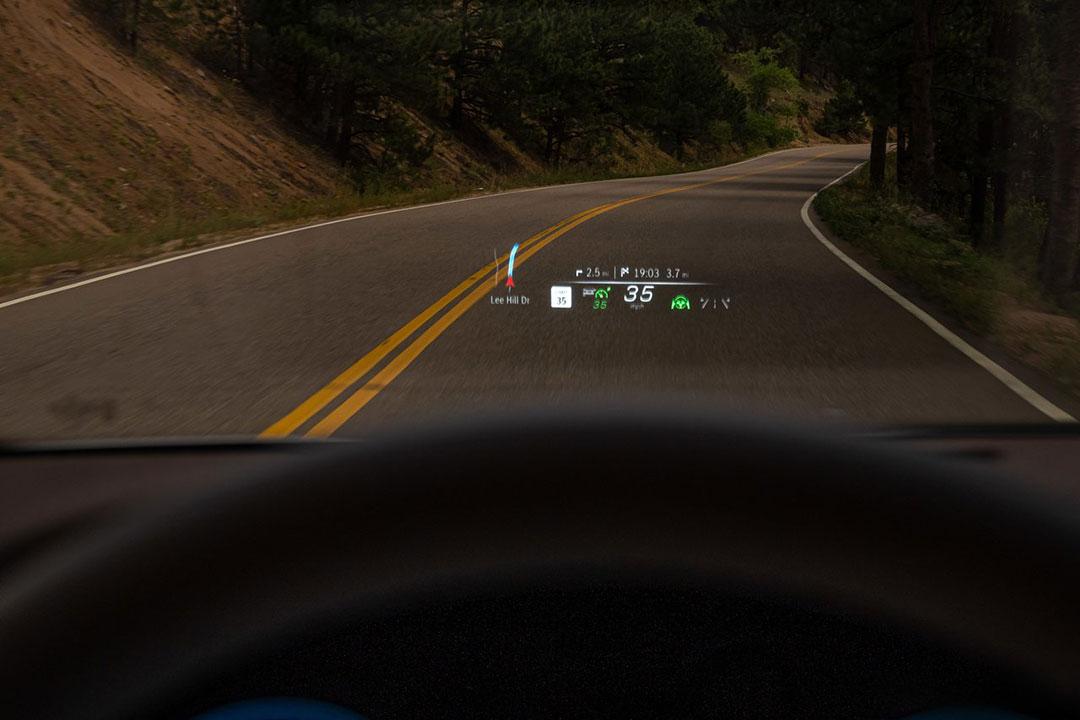
Task: Click the Lee Hill Dr navigation route map
Action: pos(511,266)
